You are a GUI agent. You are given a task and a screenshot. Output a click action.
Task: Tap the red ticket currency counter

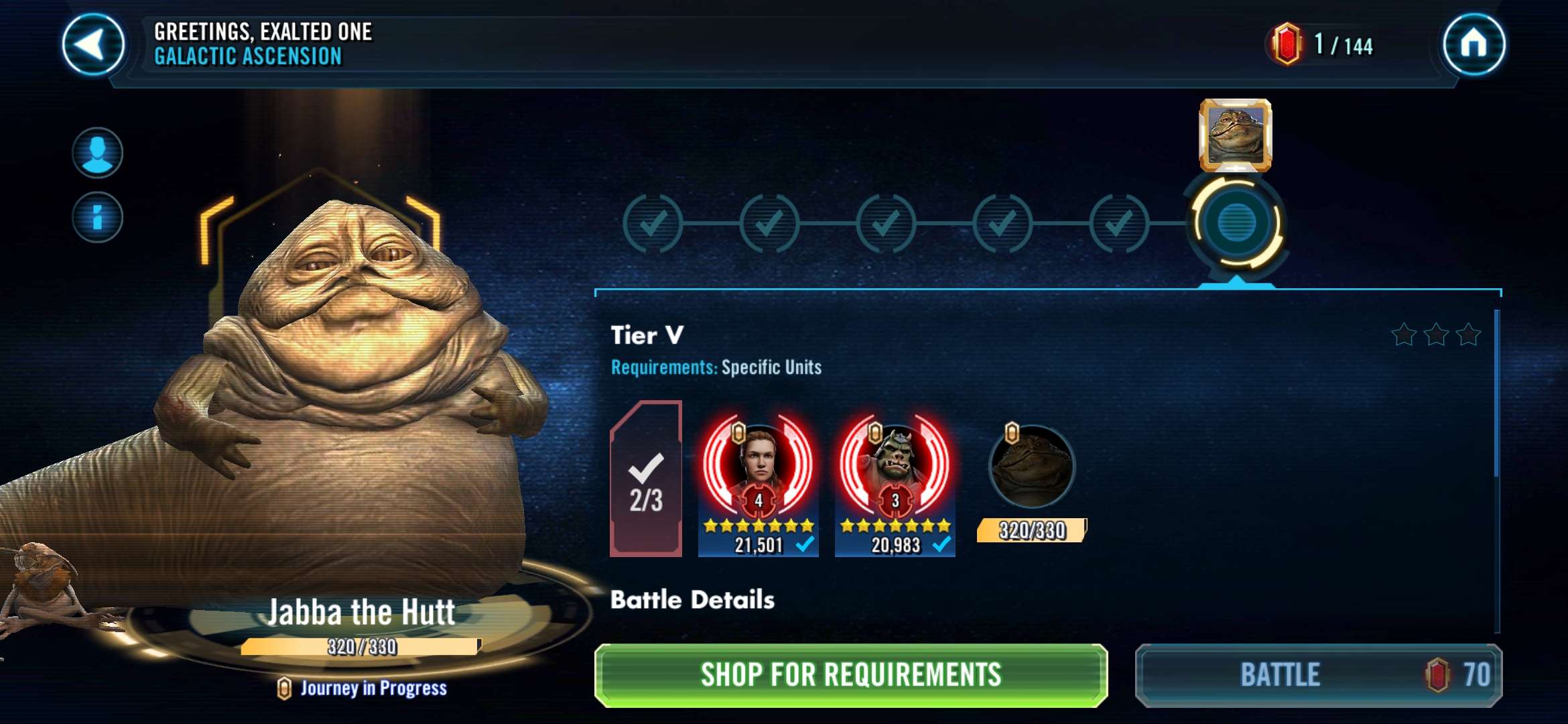point(1321,45)
